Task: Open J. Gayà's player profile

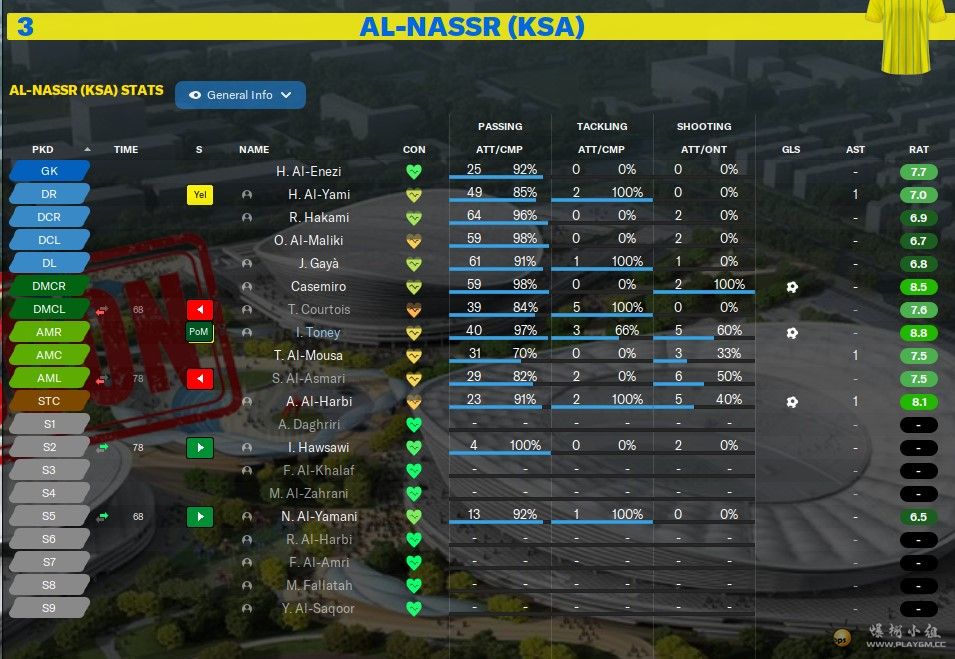Action: tap(318, 264)
